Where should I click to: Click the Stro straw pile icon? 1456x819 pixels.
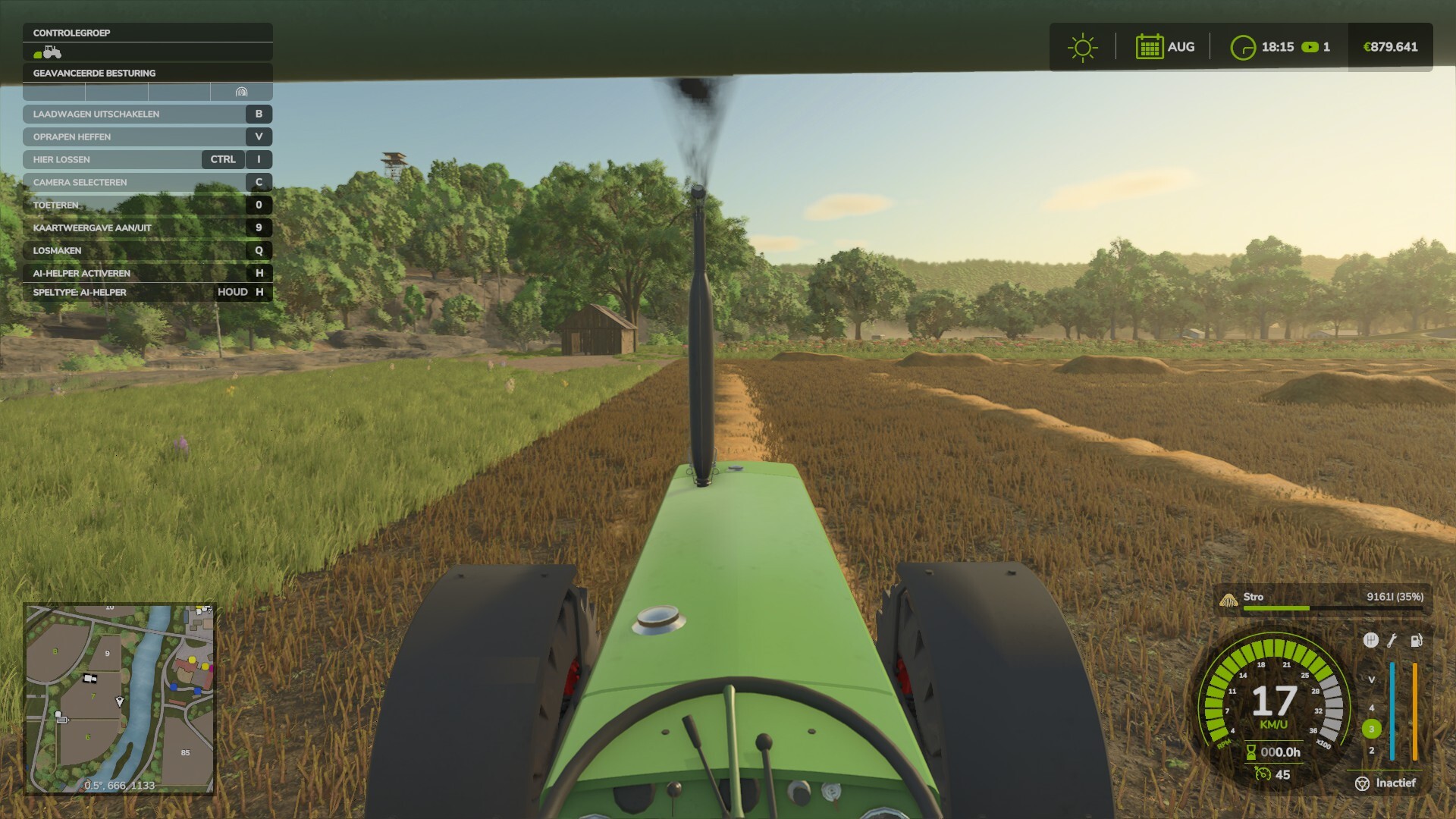click(1228, 600)
